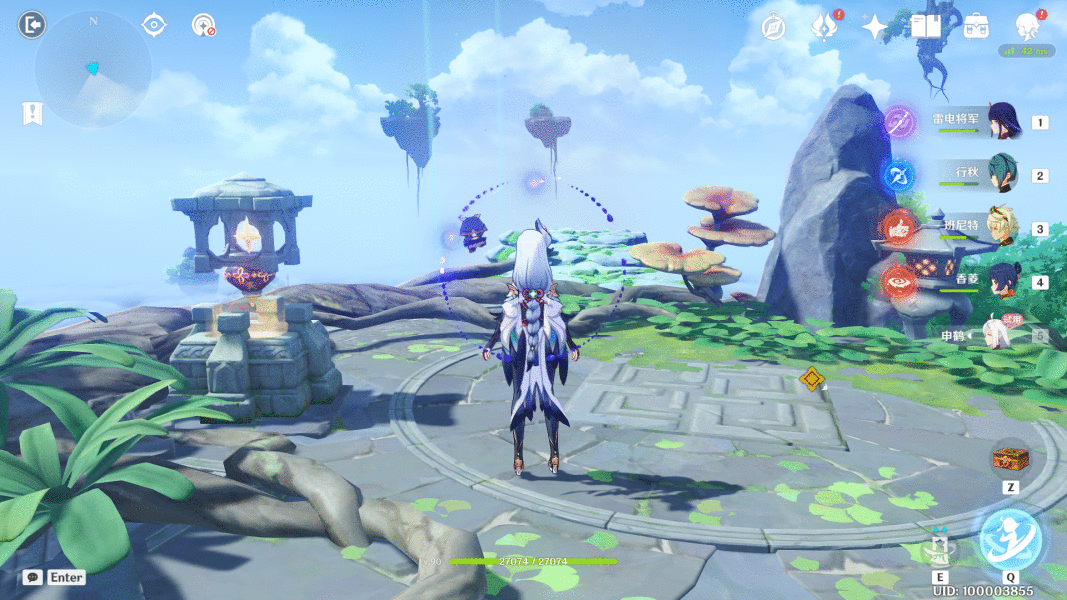Use the treasure chest gadget
Screen dimensions: 1067x600
point(1009,459)
